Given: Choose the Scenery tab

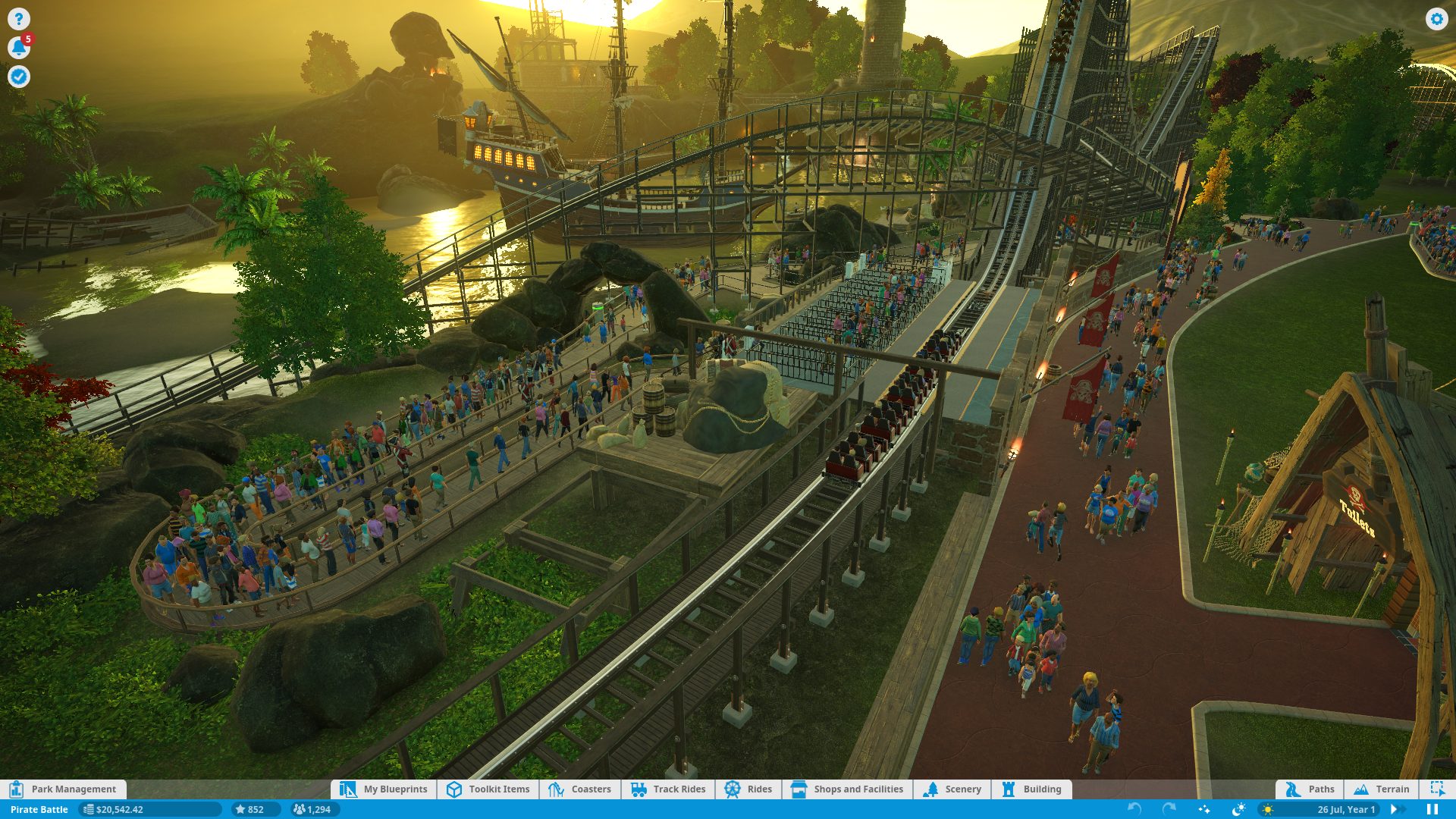Looking at the screenshot, I should click(x=952, y=789).
